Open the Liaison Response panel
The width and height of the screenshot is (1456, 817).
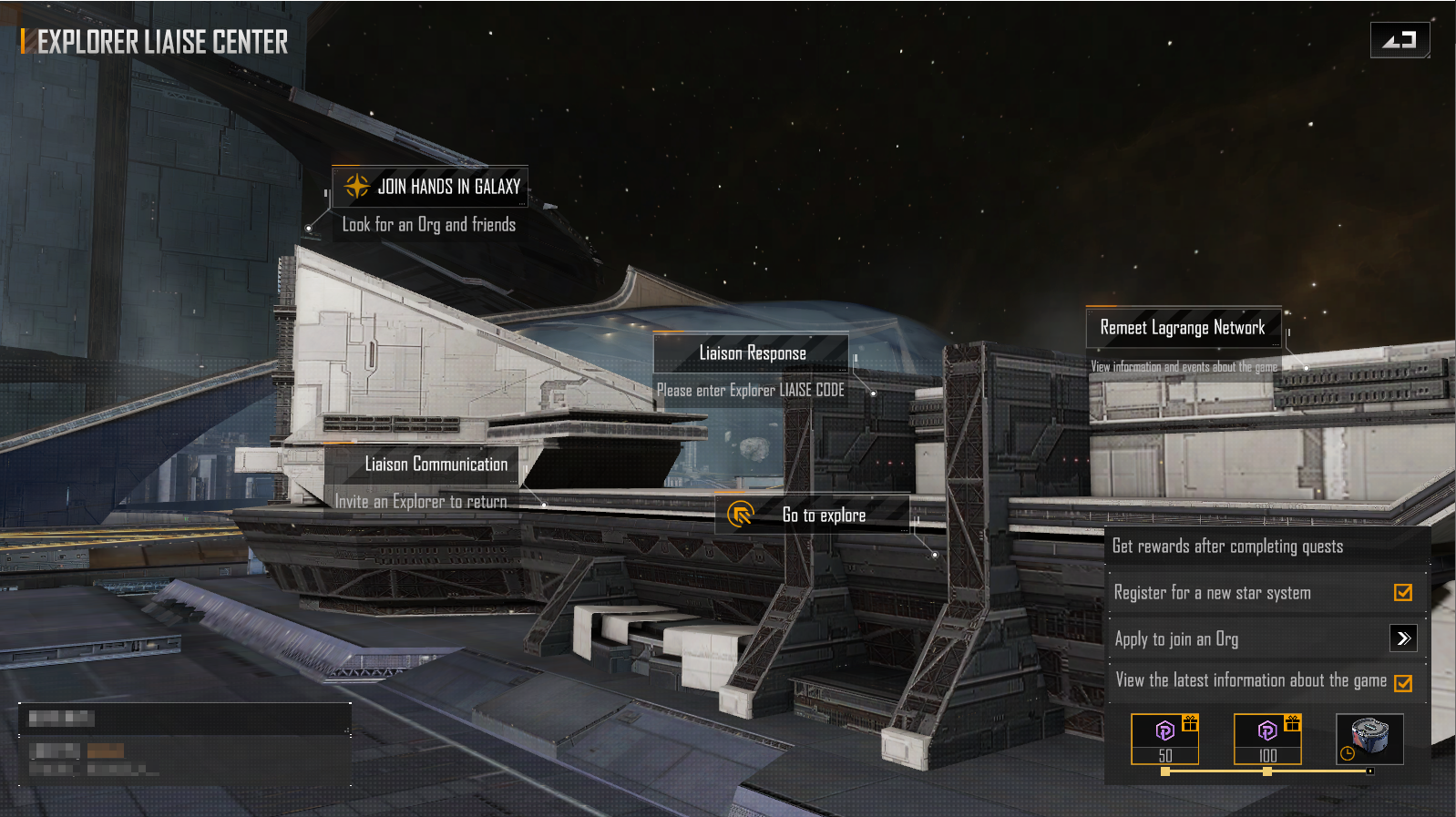coord(752,353)
